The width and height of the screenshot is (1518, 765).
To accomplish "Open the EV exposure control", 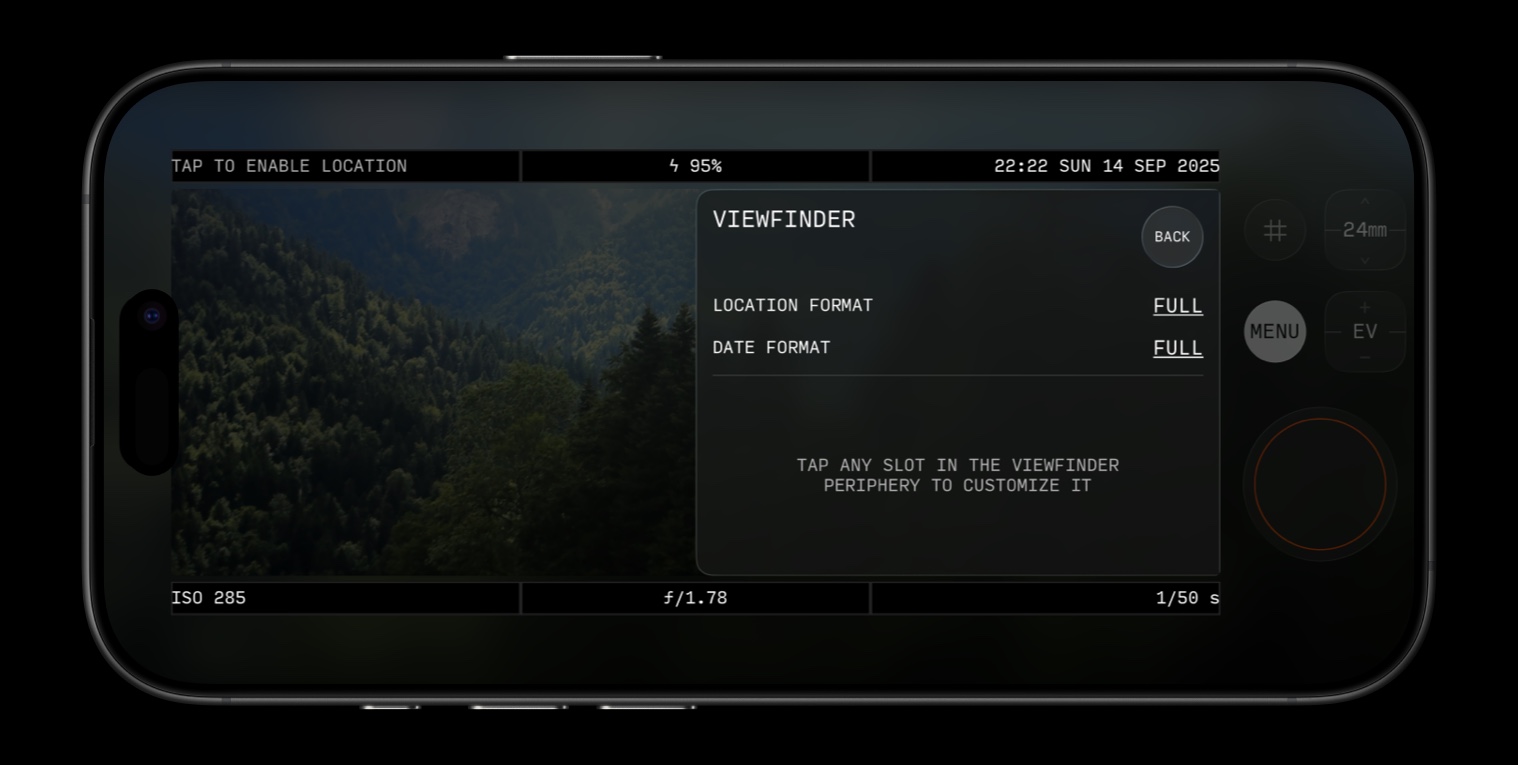I will coord(1364,331).
